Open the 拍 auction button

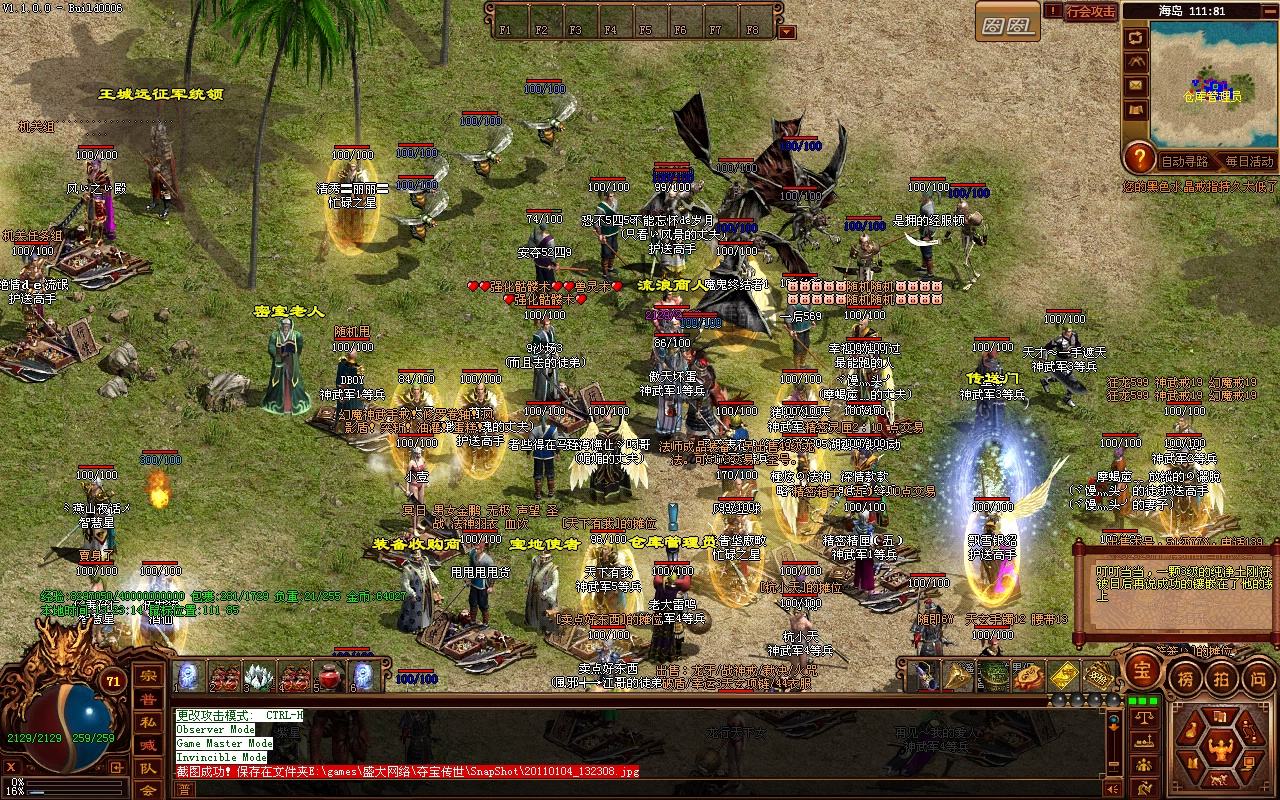click(1221, 677)
